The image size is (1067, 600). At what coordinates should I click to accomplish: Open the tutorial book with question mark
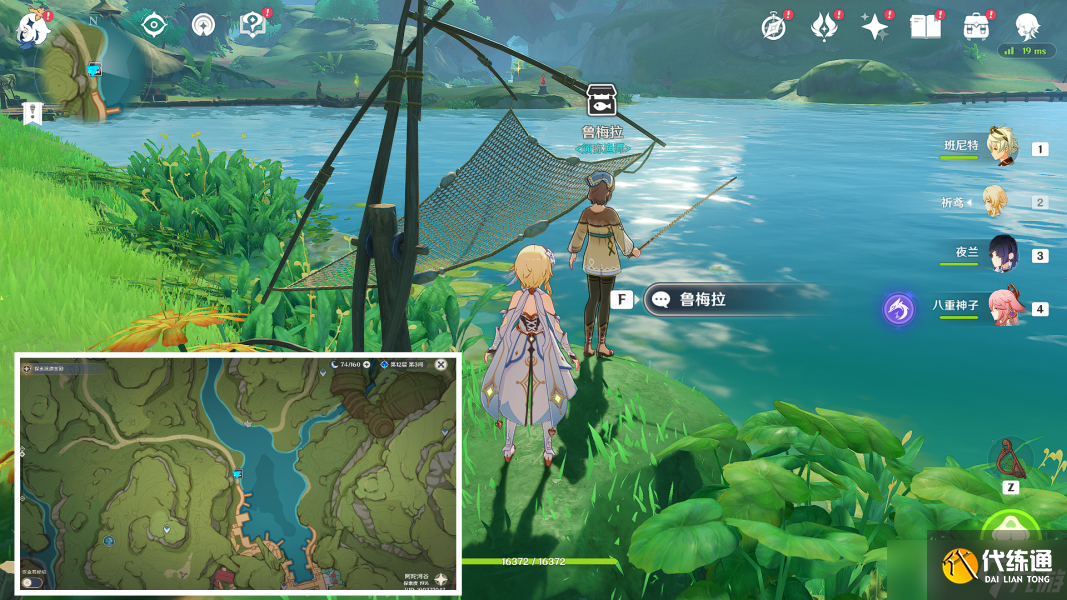click(253, 25)
